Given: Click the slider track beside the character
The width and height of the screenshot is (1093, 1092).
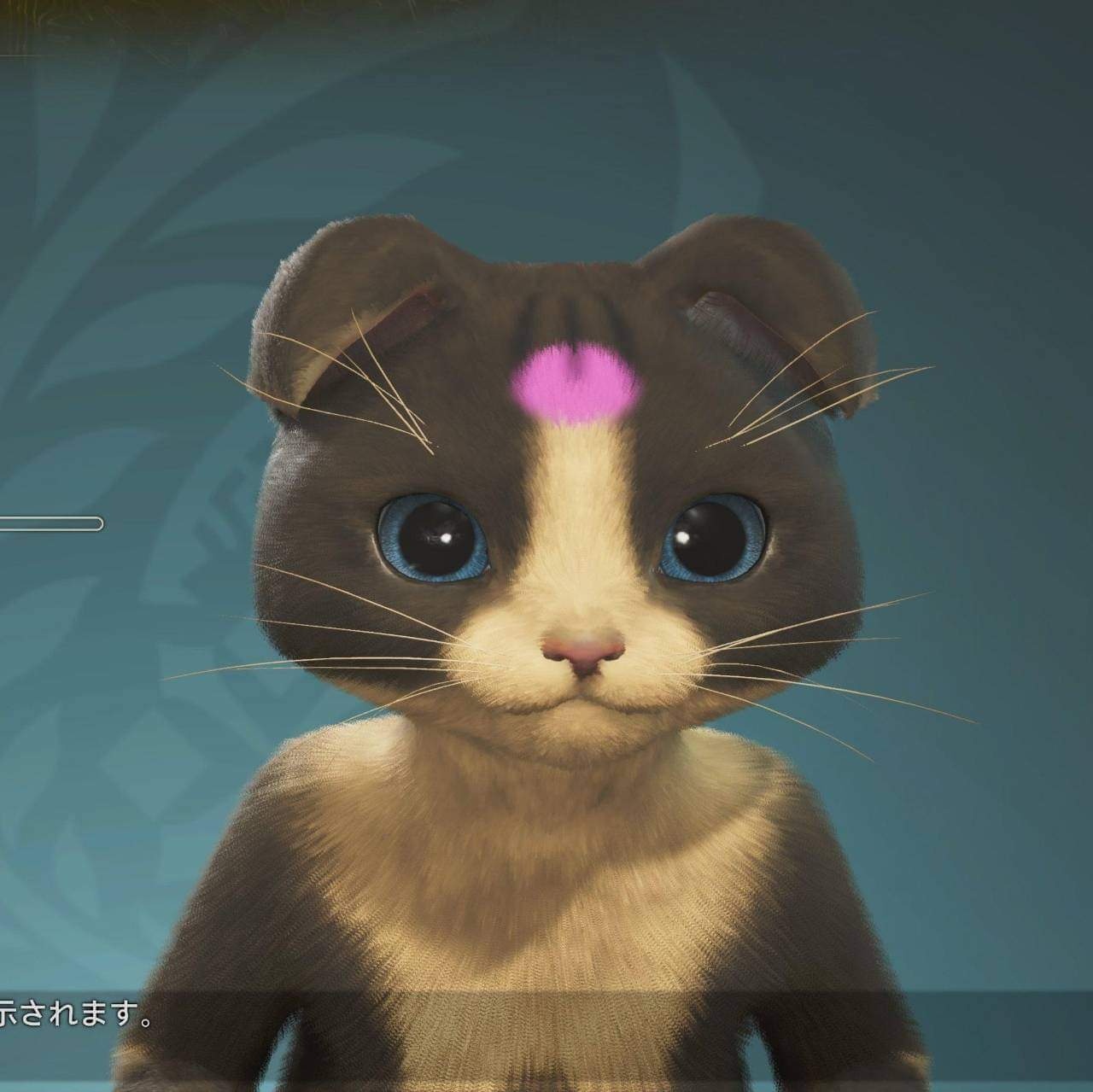Looking at the screenshot, I should pos(51,523).
